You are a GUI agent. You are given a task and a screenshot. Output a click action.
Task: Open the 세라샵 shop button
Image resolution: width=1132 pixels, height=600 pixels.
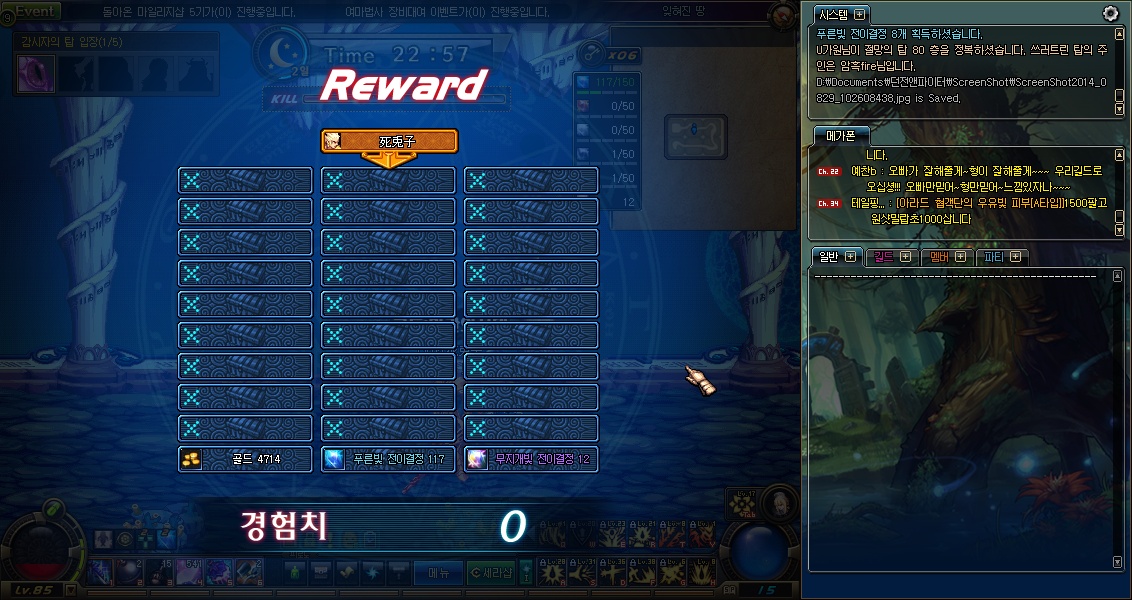[491, 572]
